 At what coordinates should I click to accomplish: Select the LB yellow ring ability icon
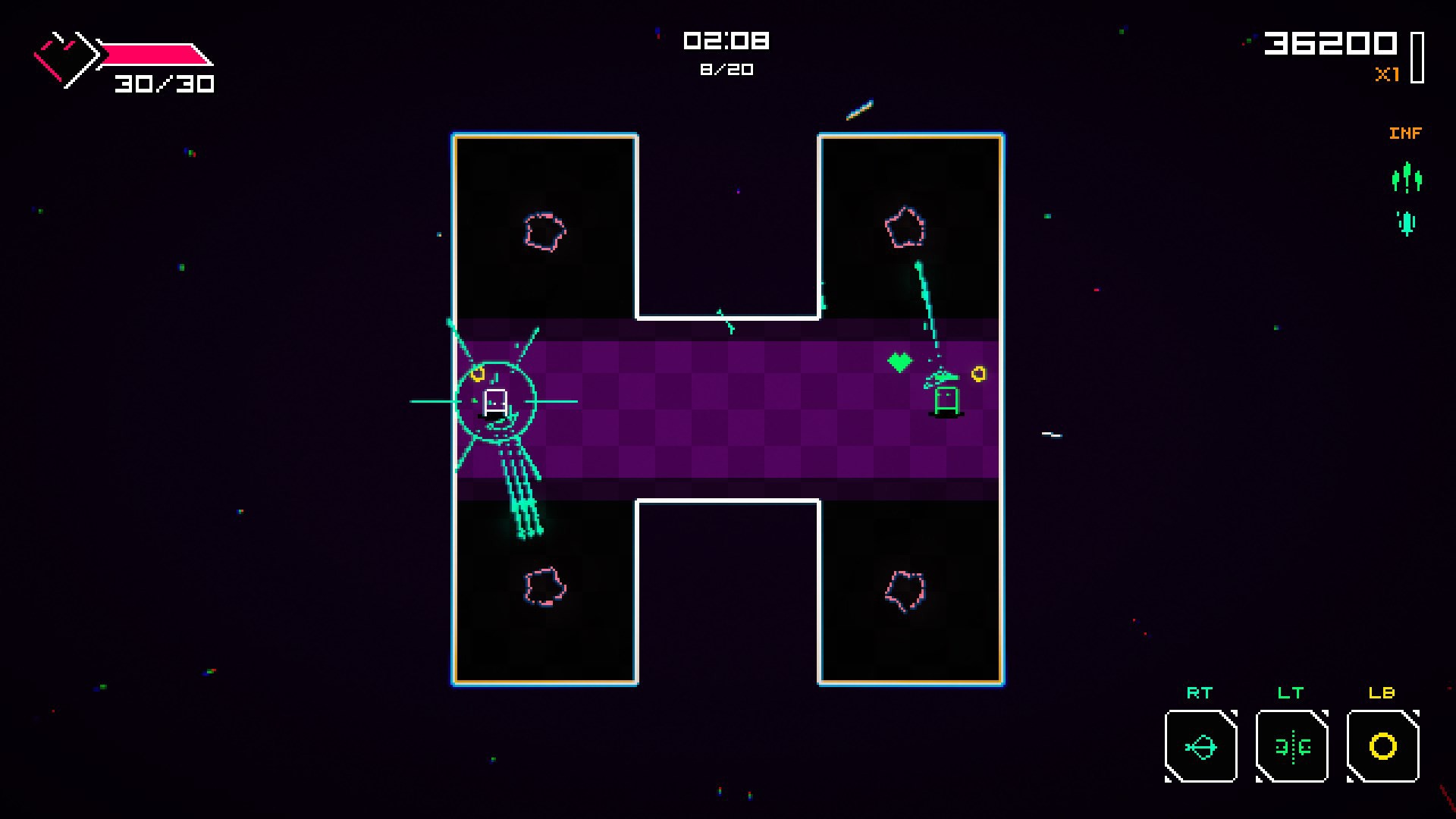tap(1382, 747)
